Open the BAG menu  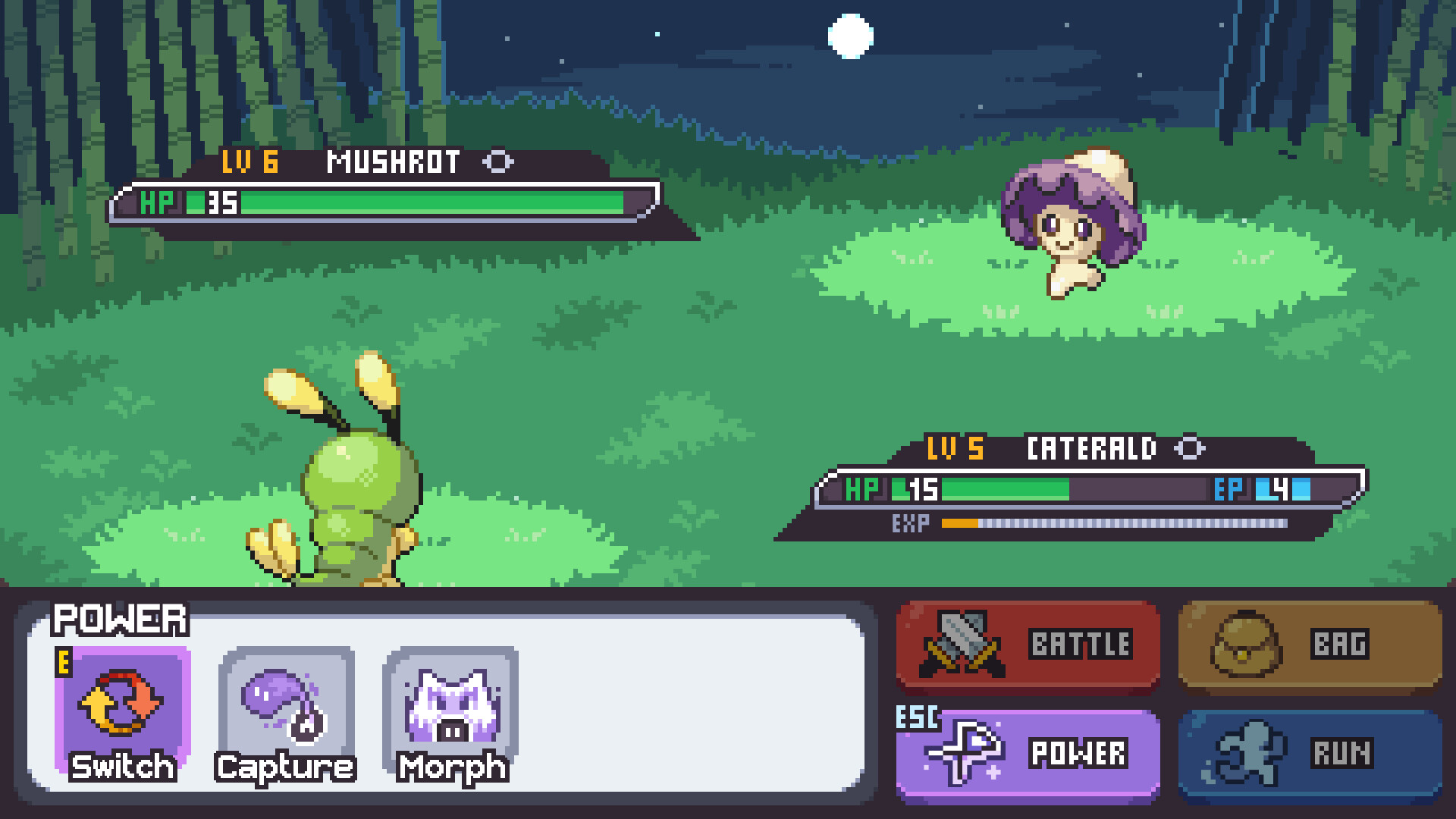point(1308,645)
